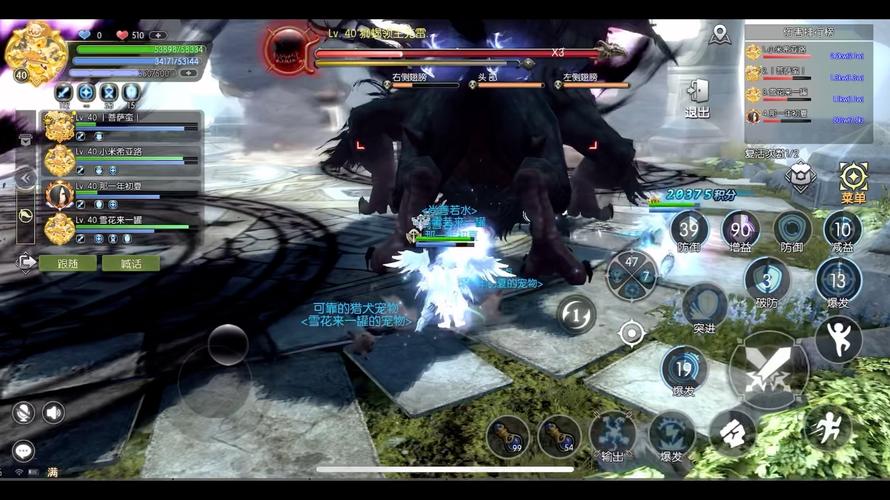Use the potion with 54 count

559,436
